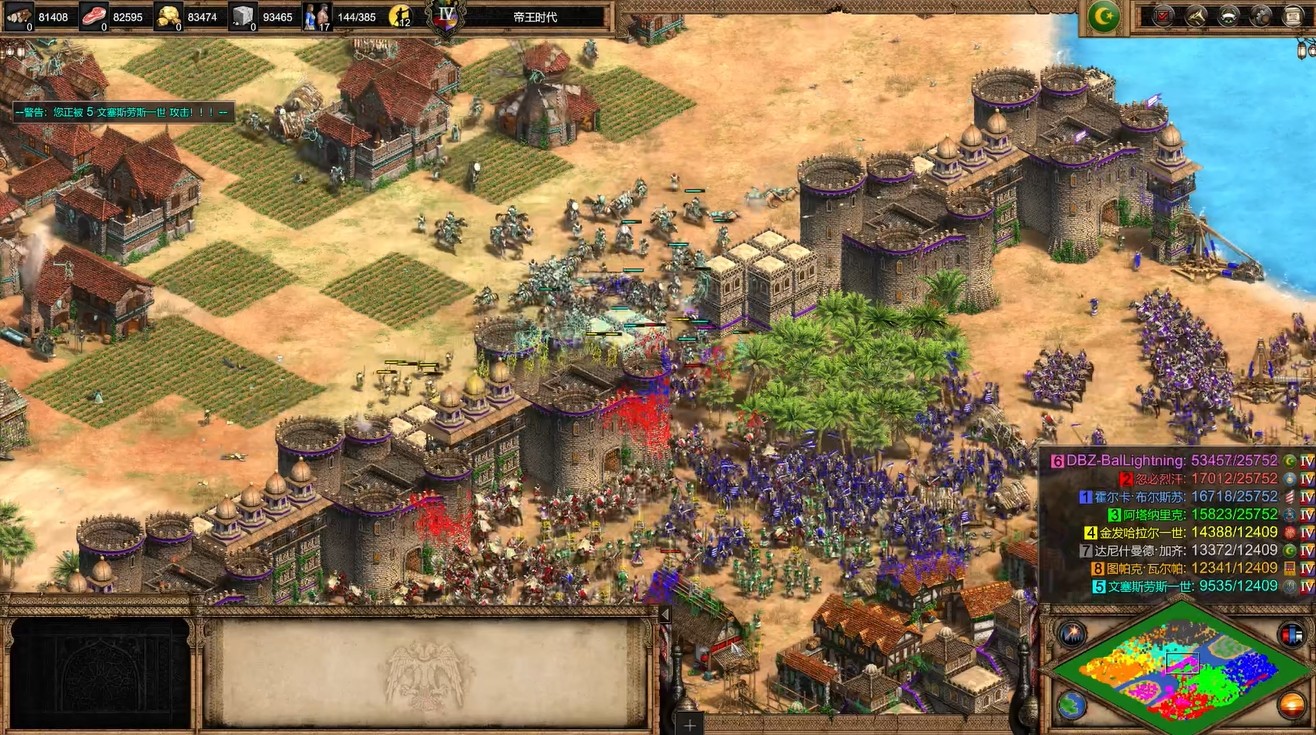Image resolution: width=1316 pixels, height=735 pixels.
Task: Open the diplomacy handshake button
Action: (1229, 16)
